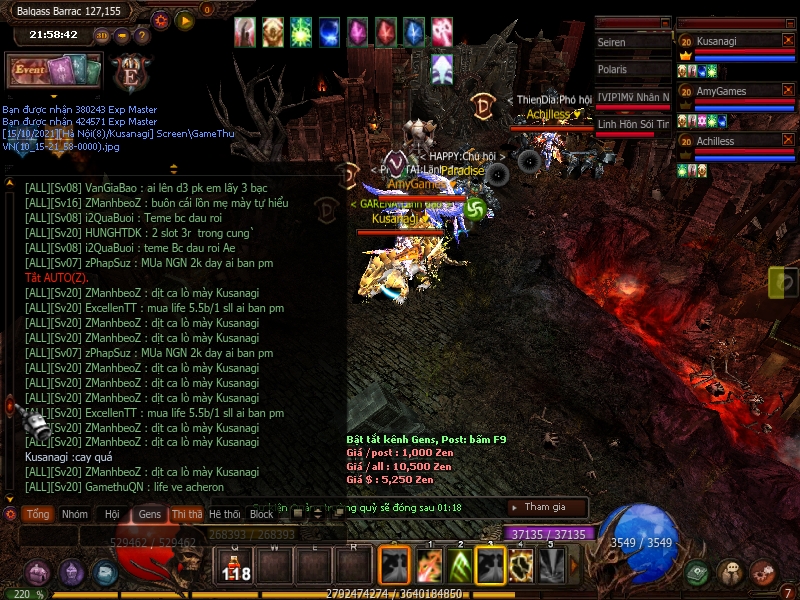Close Kusanagi's party member frame
Viewport: 800px width, 600px height.
[x=788, y=41]
